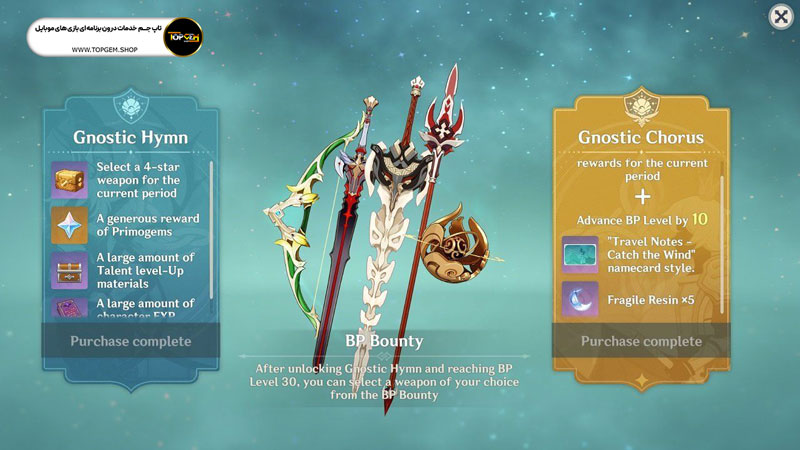Inspect the Primogems reward icon
The width and height of the screenshot is (800, 450).
pyautogui.click(x=69, y=226)
